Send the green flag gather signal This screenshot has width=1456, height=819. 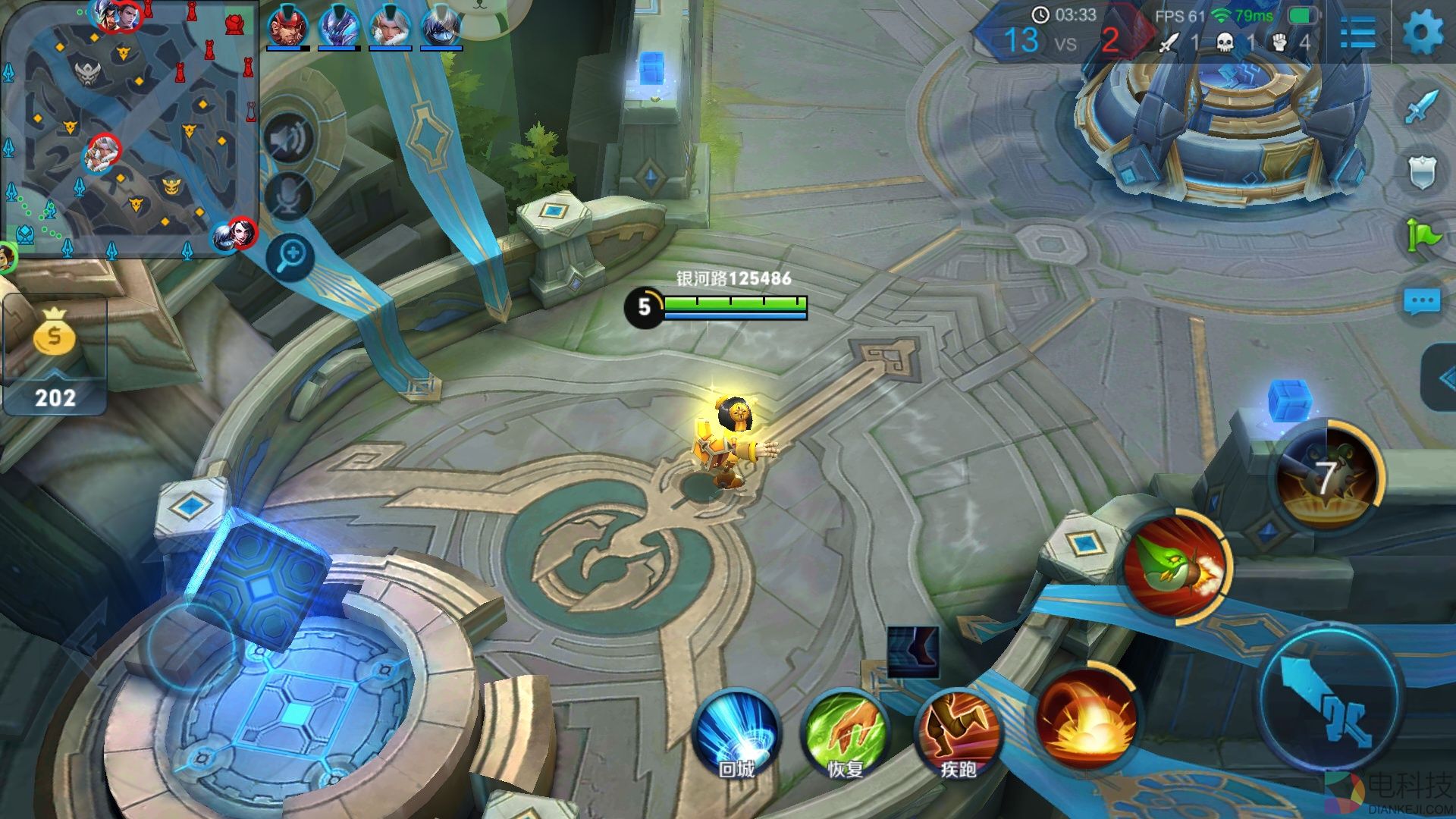coord(1421,235)
